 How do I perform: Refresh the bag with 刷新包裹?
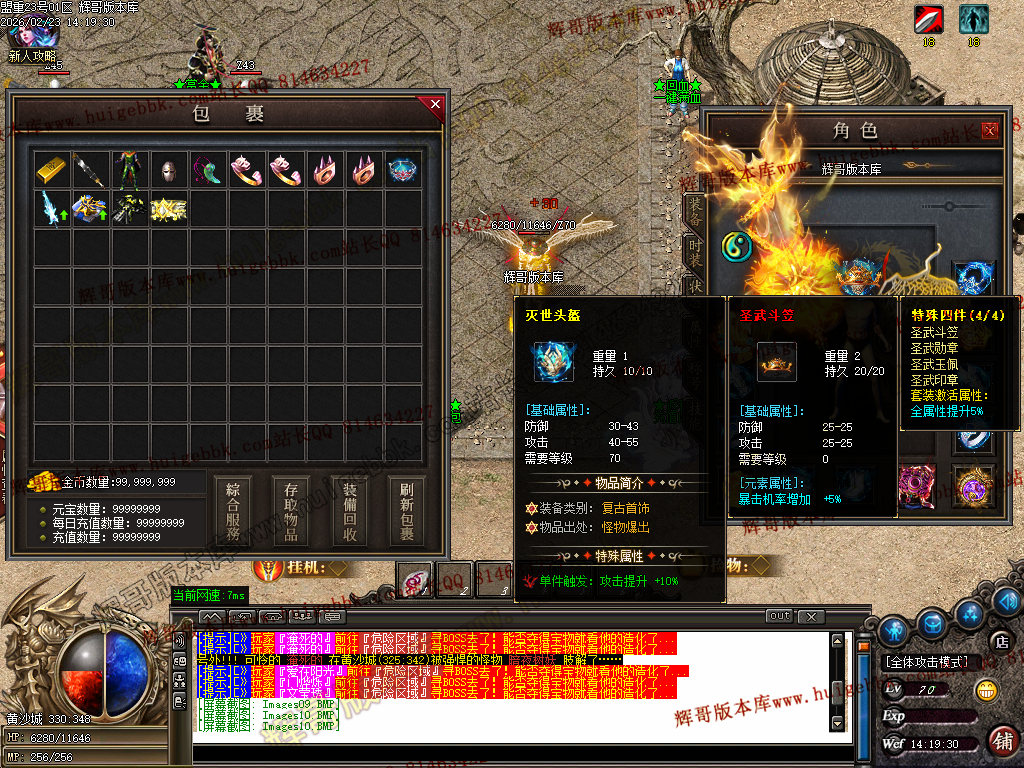point(407,511)
